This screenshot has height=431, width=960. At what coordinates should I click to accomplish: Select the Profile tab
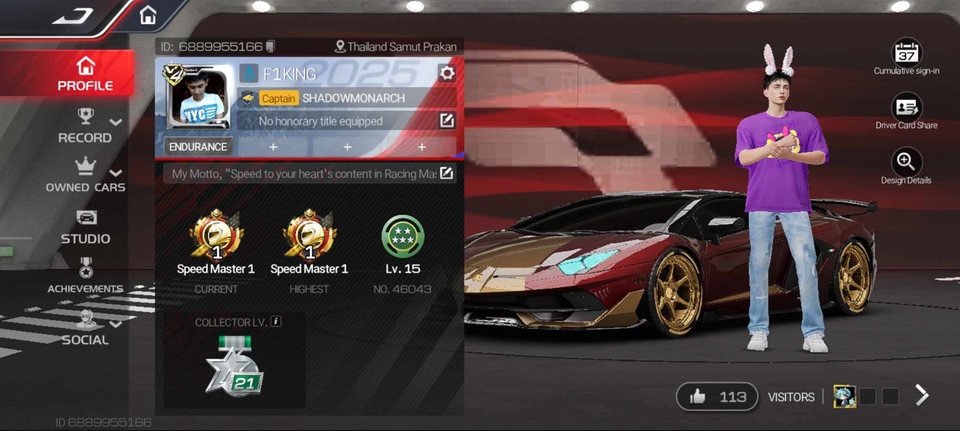tap(85, 74)
